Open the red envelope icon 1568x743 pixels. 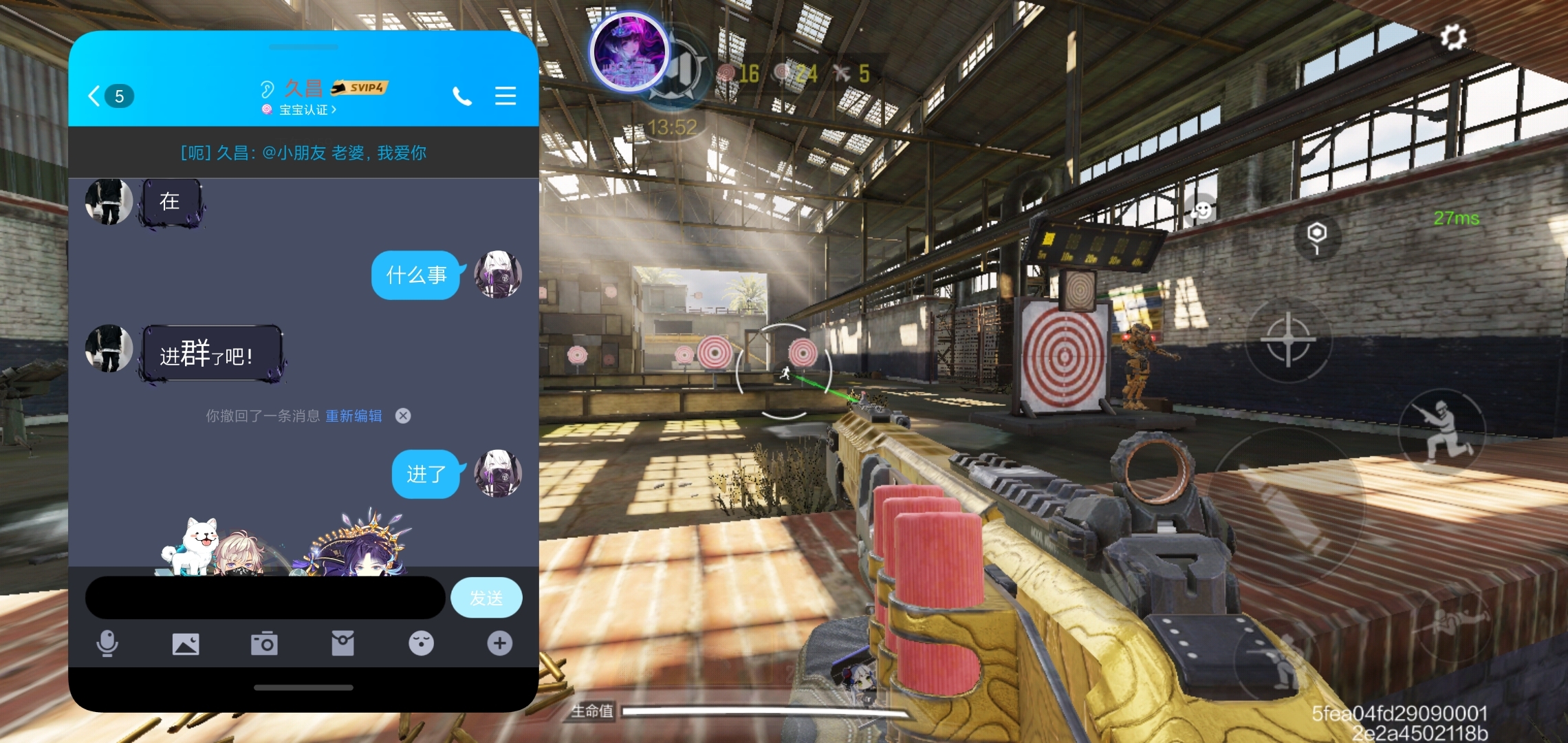[342, 644]
